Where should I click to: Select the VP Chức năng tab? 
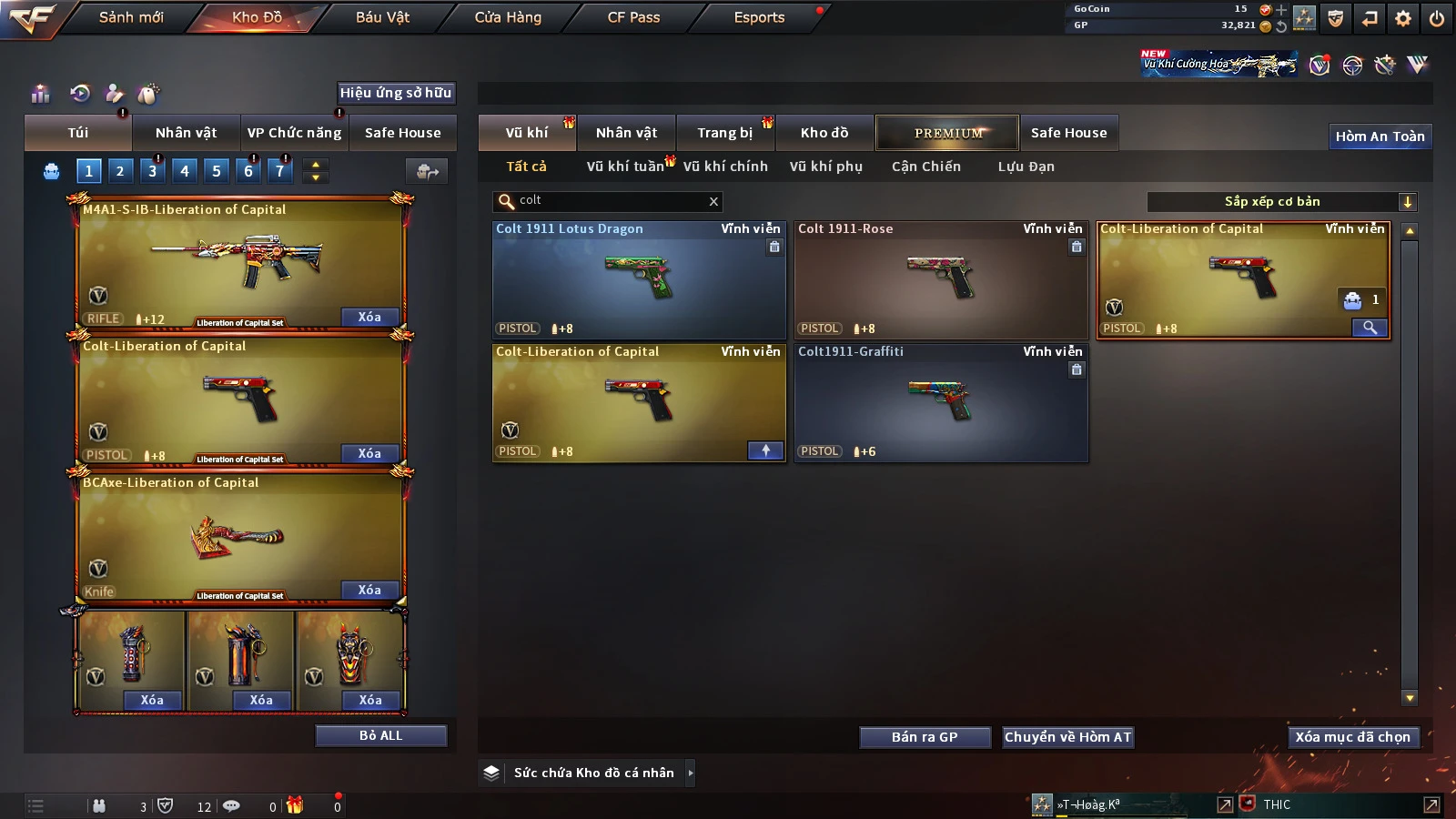pyautogui.click(x=294, y=133)
